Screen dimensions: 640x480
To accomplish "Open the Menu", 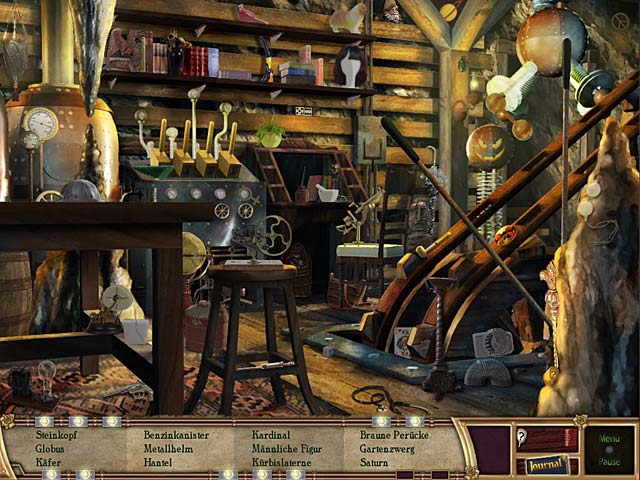I will point(609,438).
